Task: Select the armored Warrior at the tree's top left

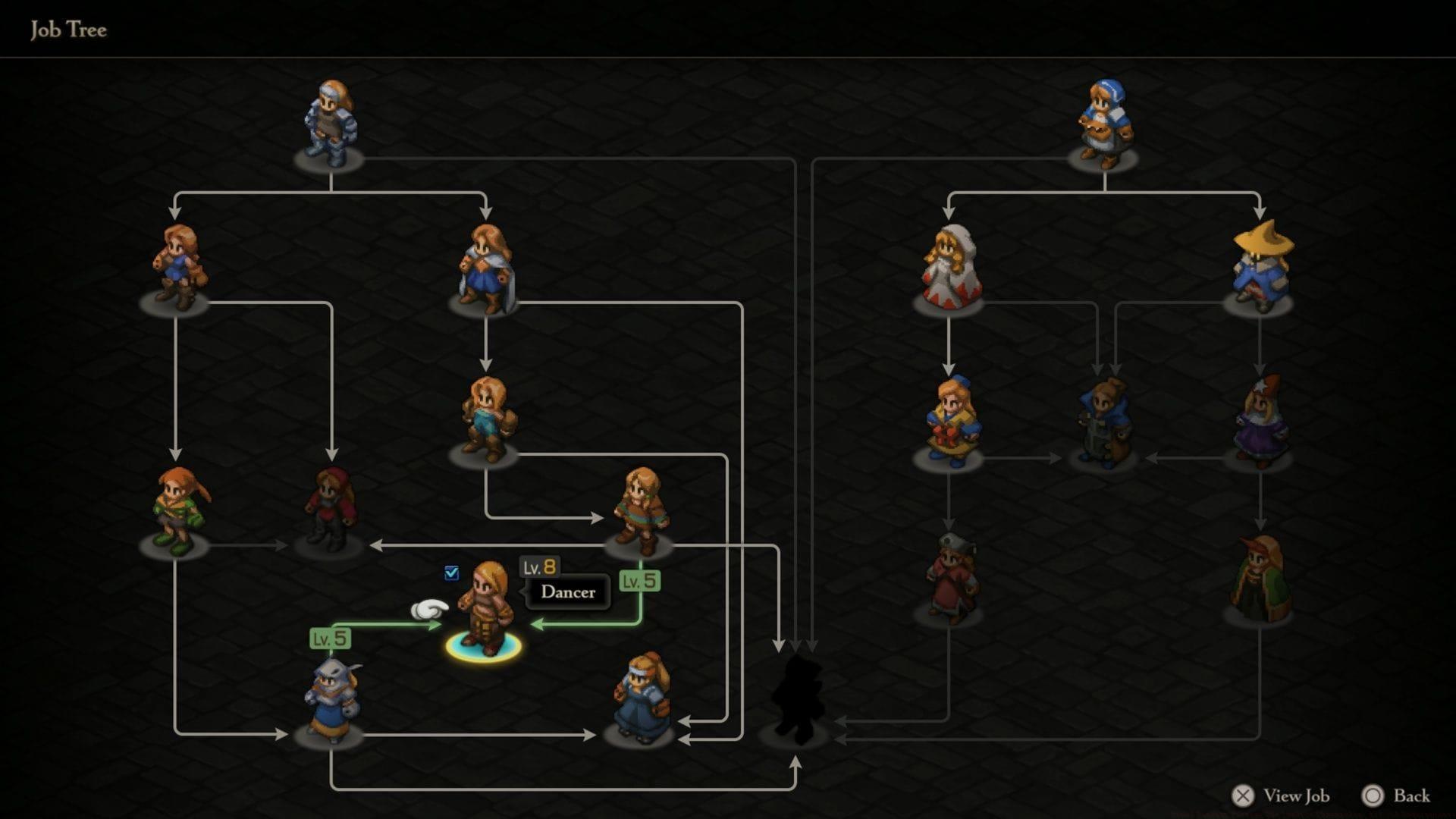Action: click(x=331, y=121)
